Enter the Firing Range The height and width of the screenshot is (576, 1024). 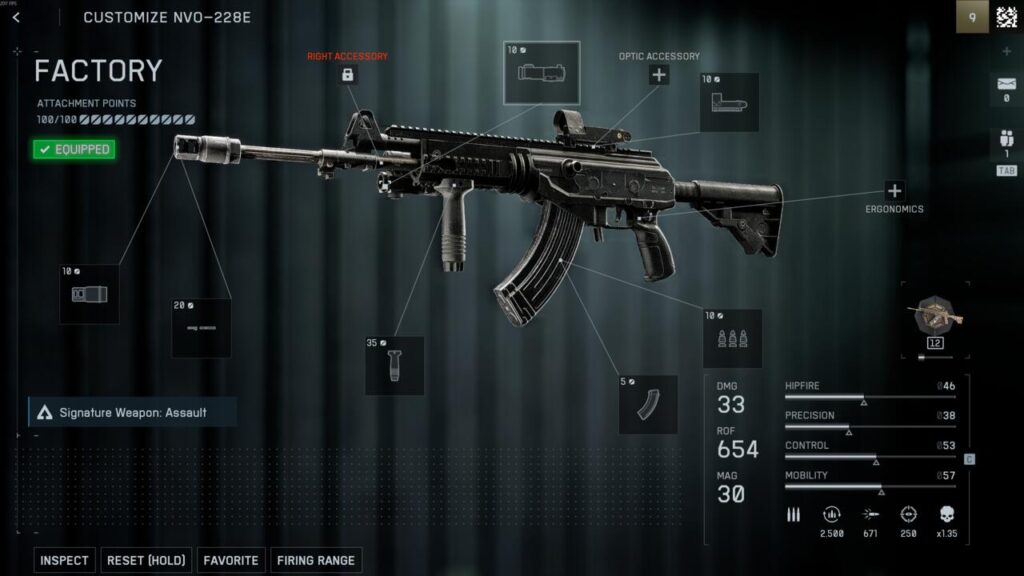(x=315, y=561)
